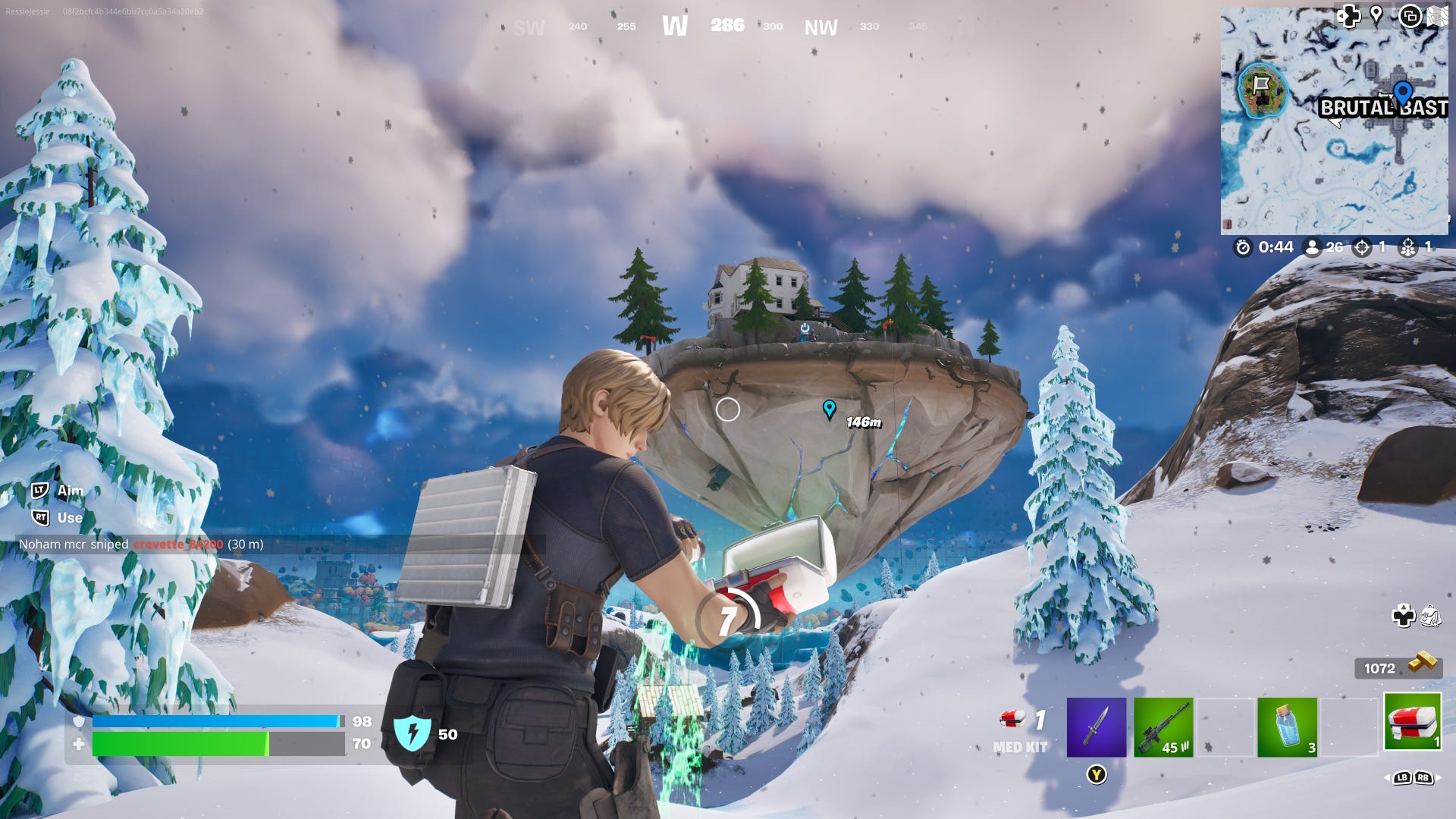Toggle the fullscreen map with the folded map icon

[x=1439, y=17]
